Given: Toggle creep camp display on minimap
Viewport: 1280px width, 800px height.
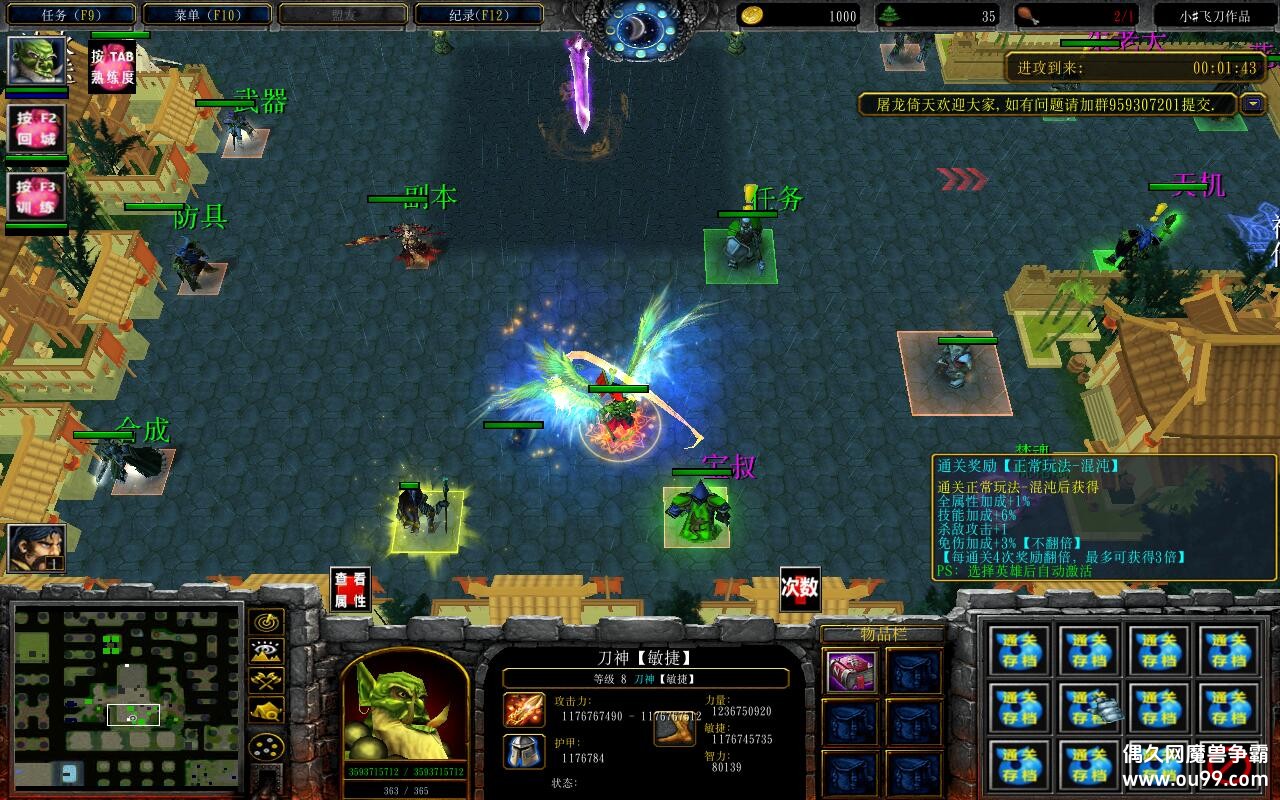Looking at the screenshot, I should pyautogui.click(x=266, y=710).
